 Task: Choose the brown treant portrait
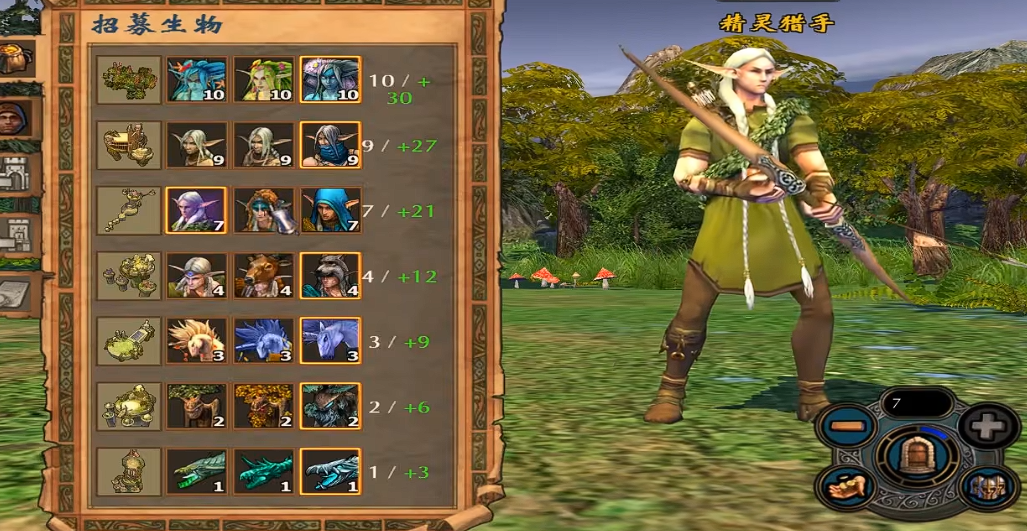coord(195,406)
